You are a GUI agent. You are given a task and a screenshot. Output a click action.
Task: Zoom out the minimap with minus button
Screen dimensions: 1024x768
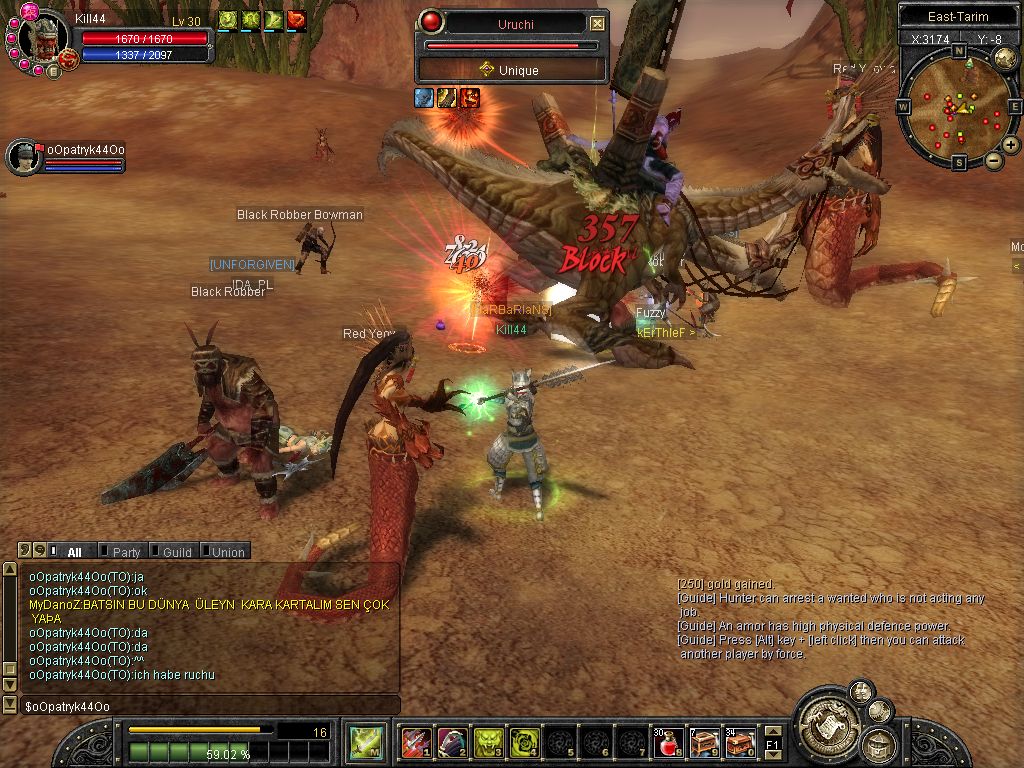tap(993, 160)
